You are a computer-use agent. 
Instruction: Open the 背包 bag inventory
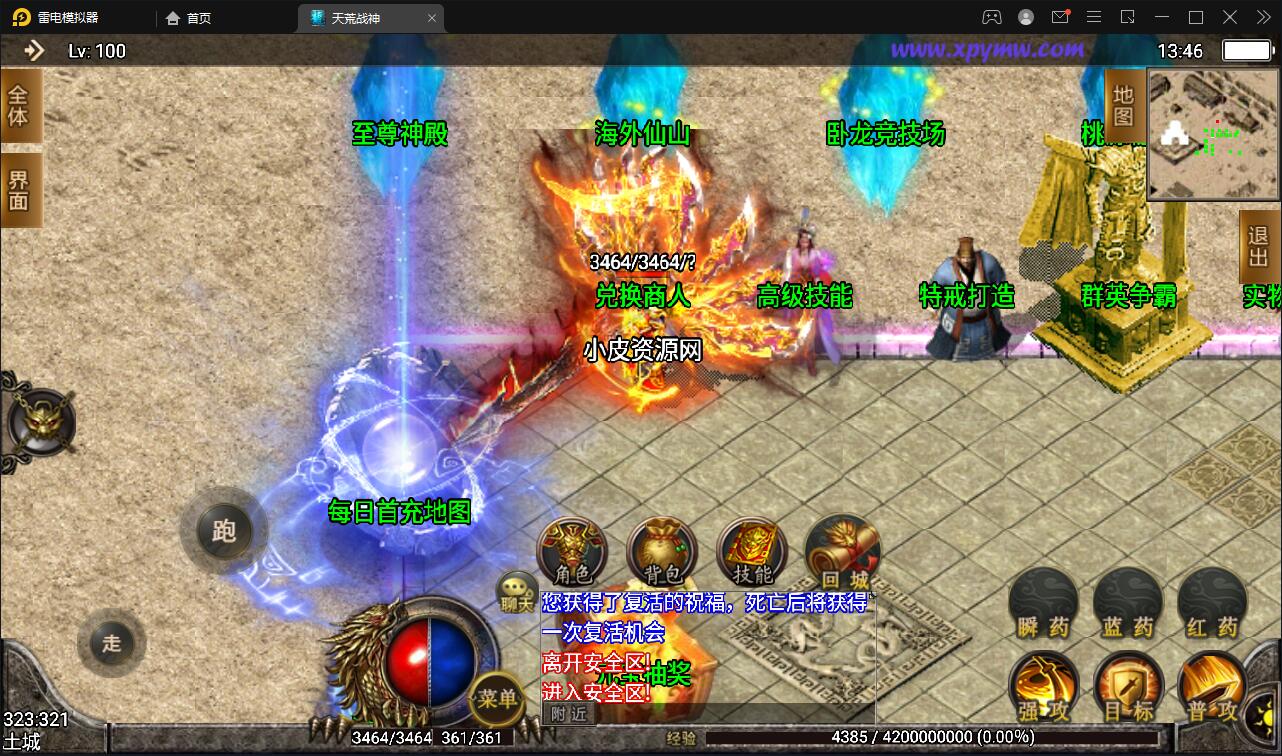coord(662,552)
